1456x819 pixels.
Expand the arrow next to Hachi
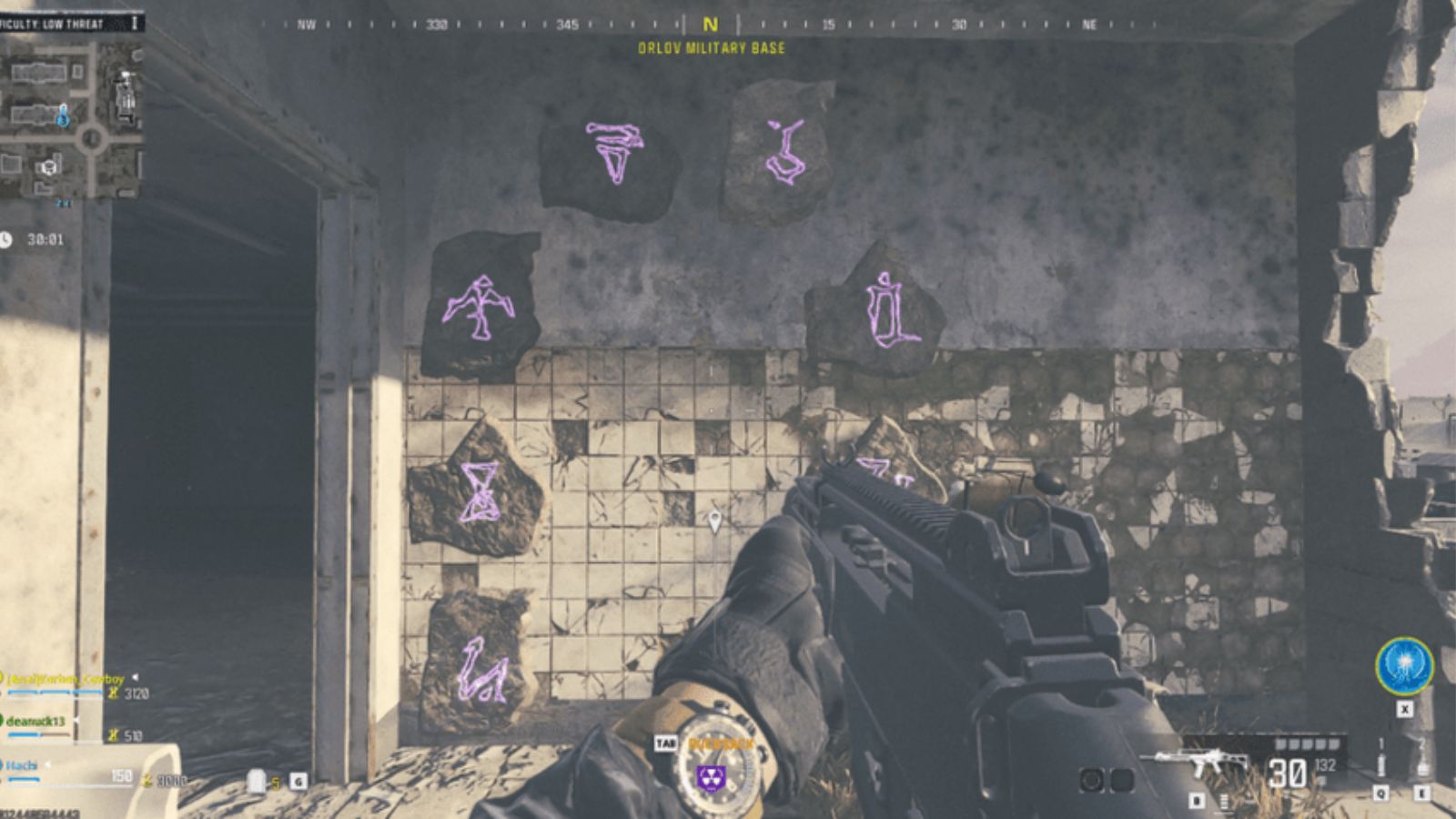[46, 764]
